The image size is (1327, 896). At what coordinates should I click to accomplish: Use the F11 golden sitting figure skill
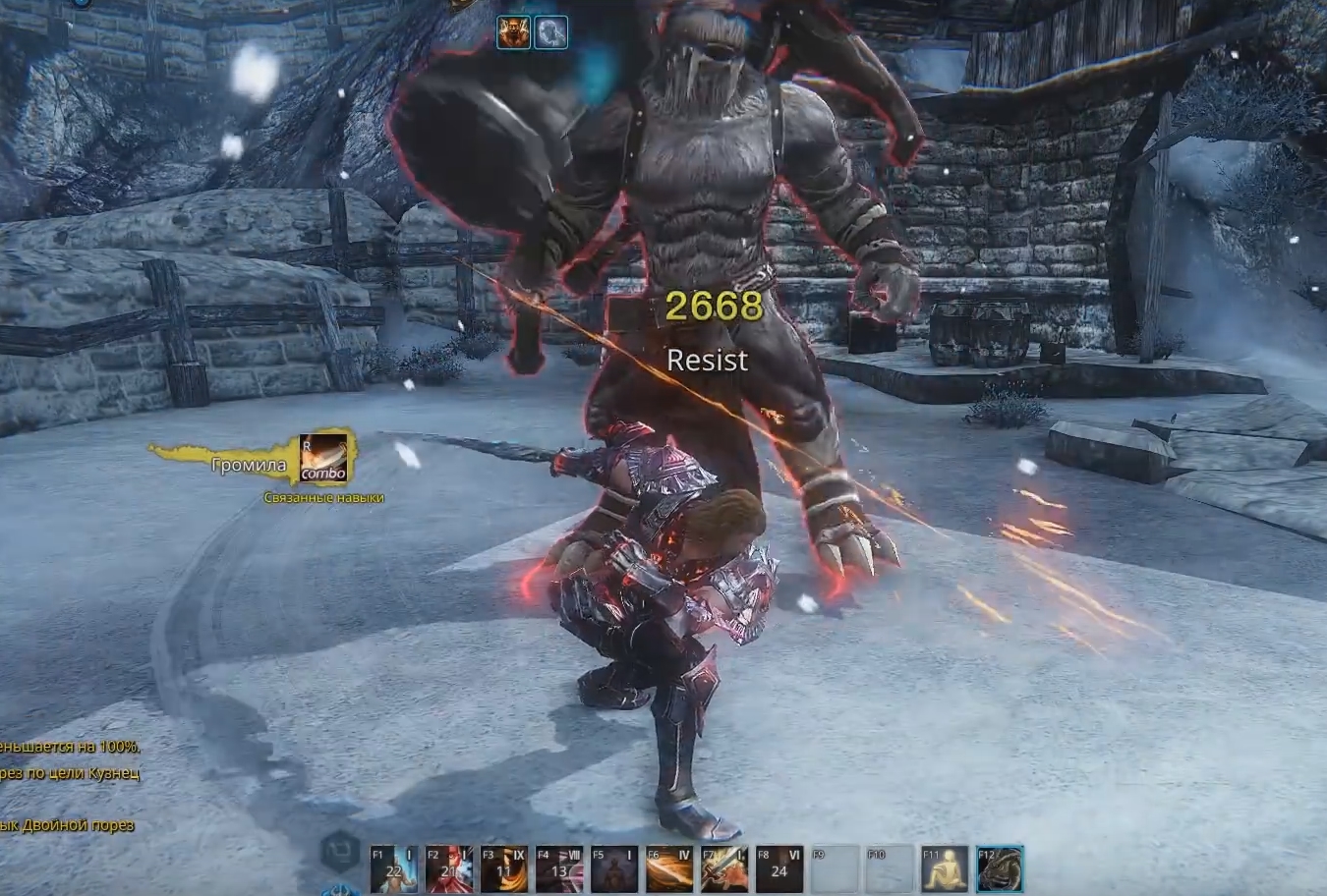[x=945, y=868]
